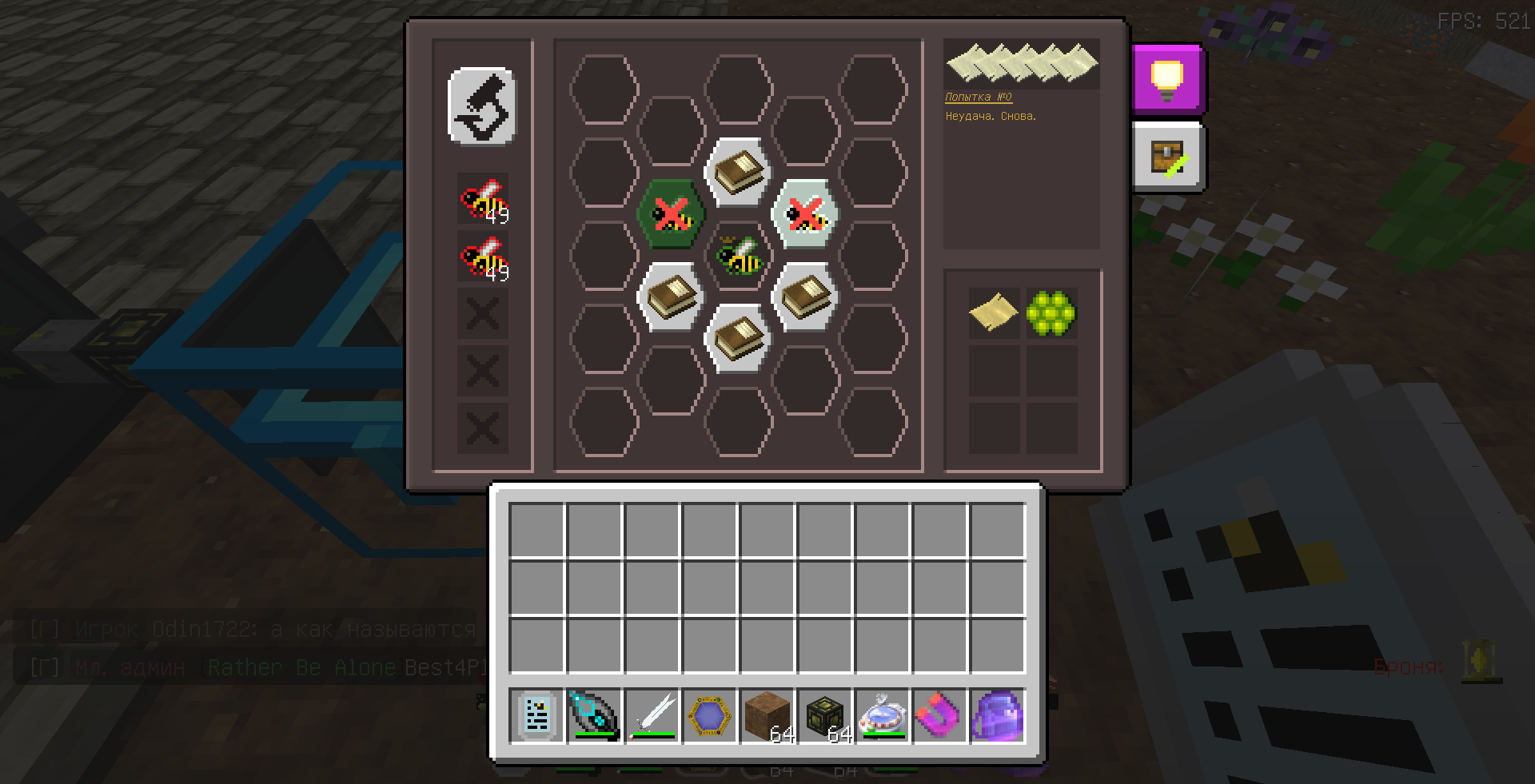Select the magnet in the hotbar
1535x784 pixels.
pos(940,715)
